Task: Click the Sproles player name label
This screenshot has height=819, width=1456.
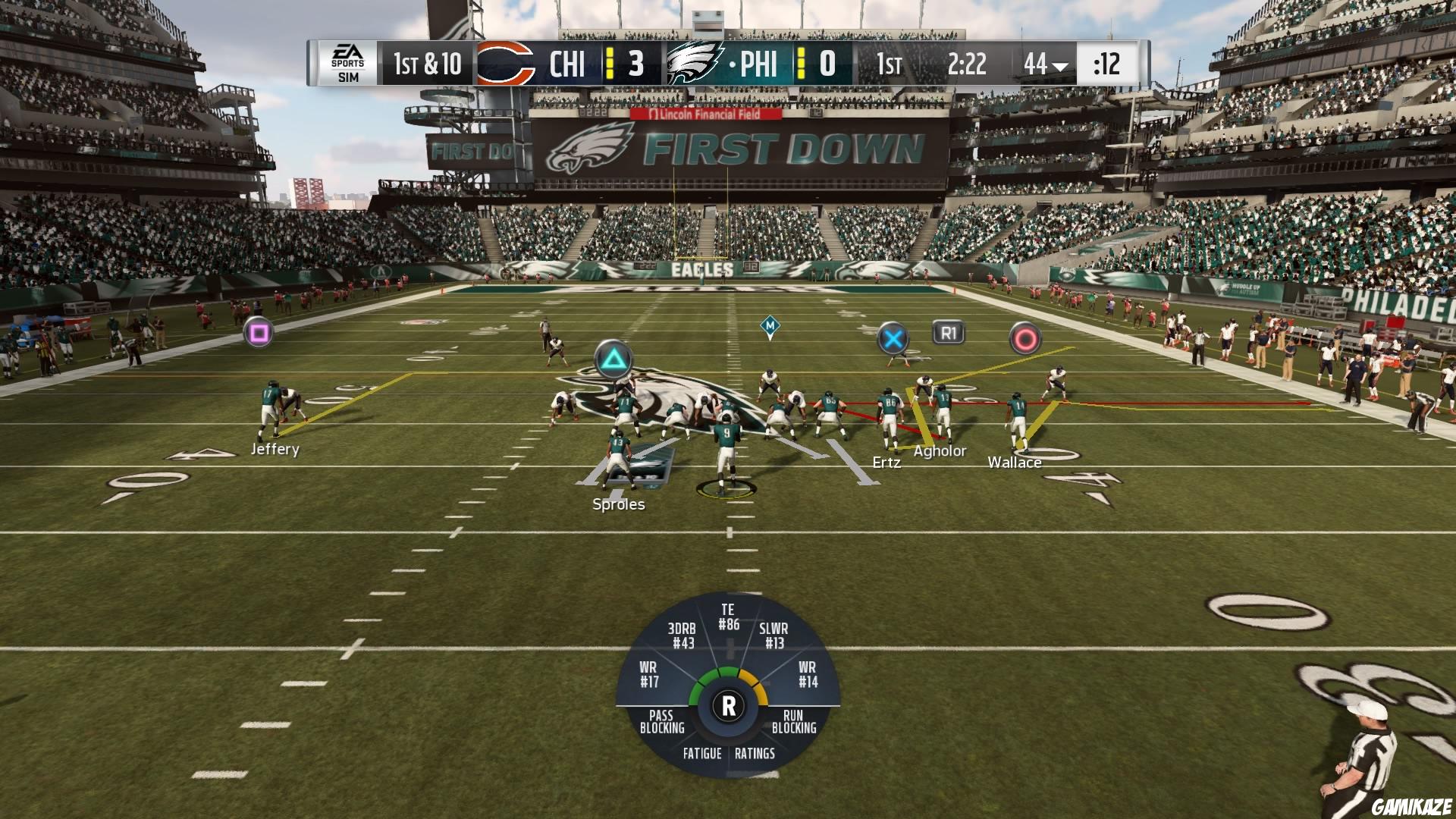Action: 618,504
